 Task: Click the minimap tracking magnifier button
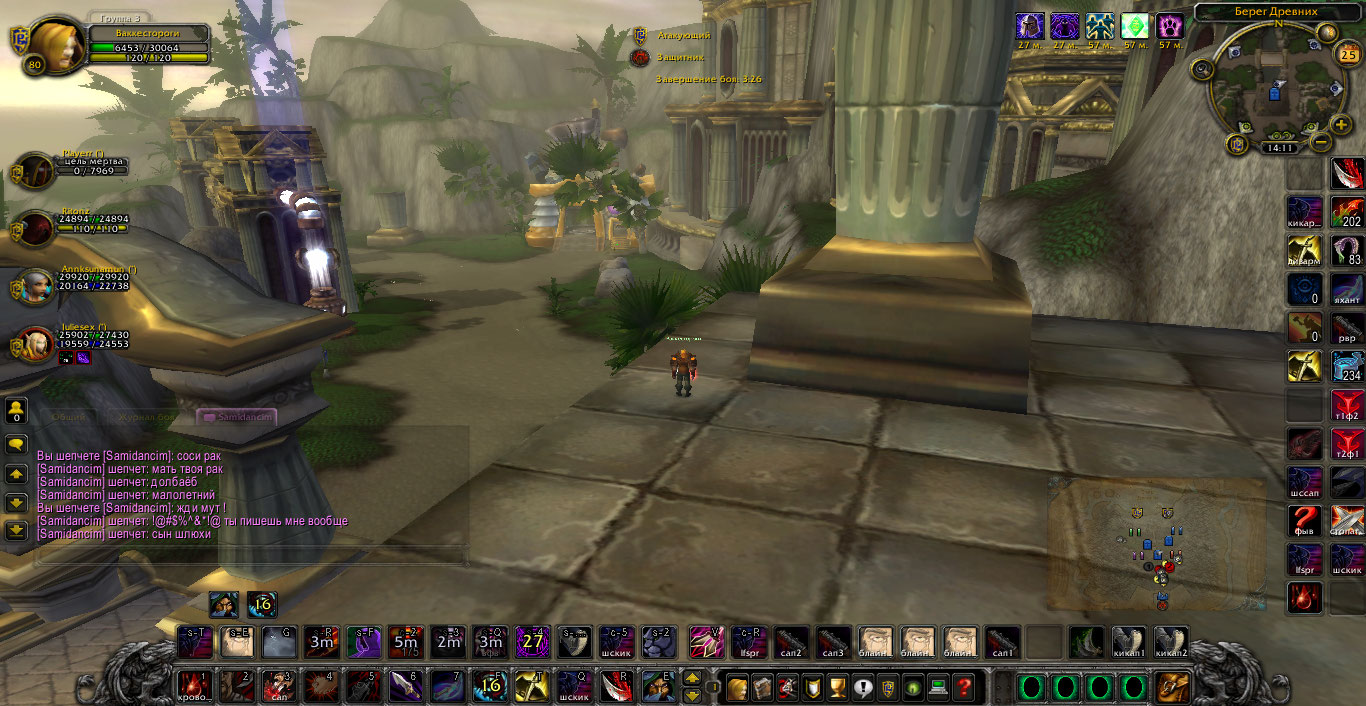click(1203, 68)
